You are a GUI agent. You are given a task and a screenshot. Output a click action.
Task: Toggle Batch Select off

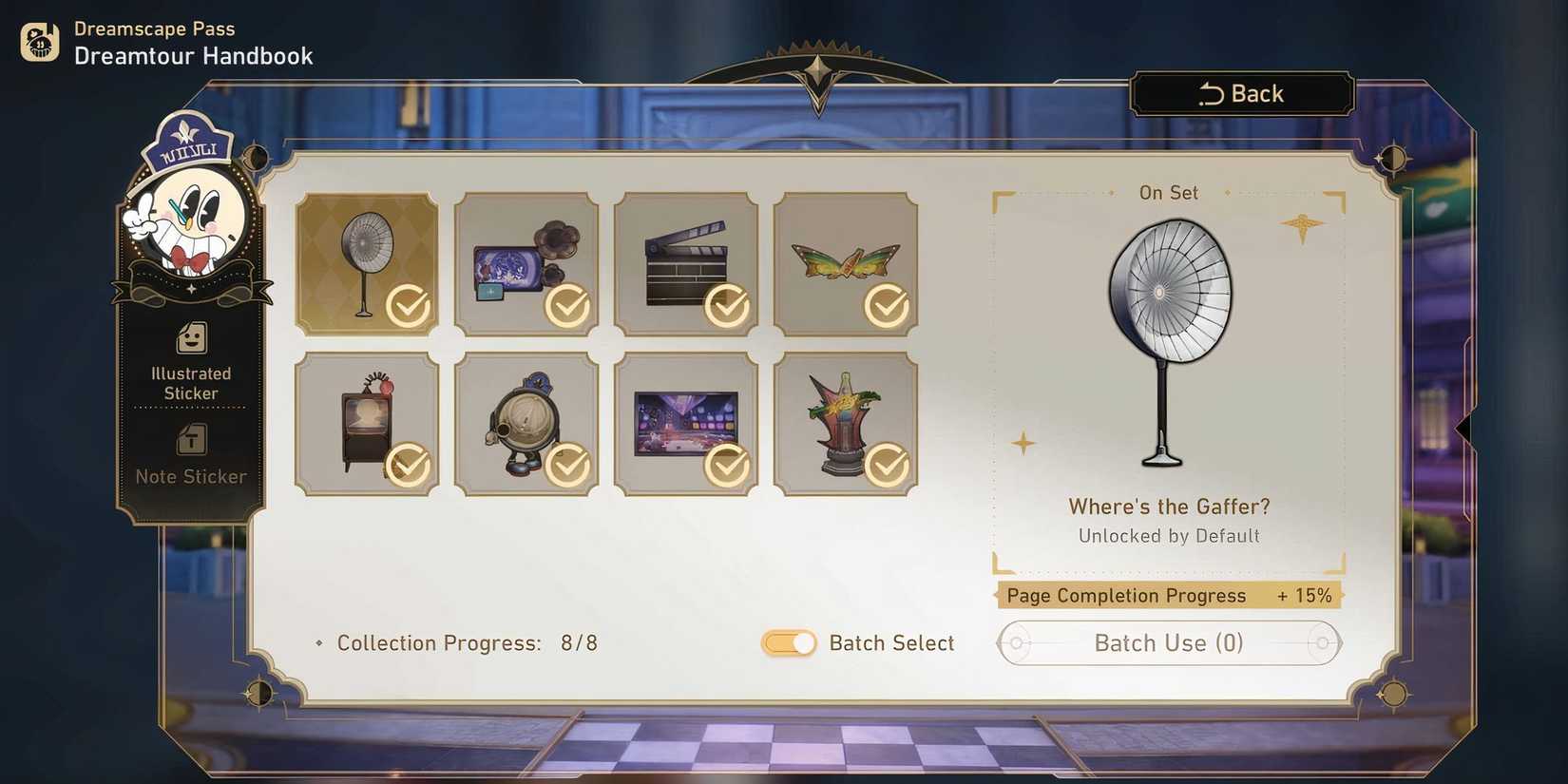pos(788,643)
